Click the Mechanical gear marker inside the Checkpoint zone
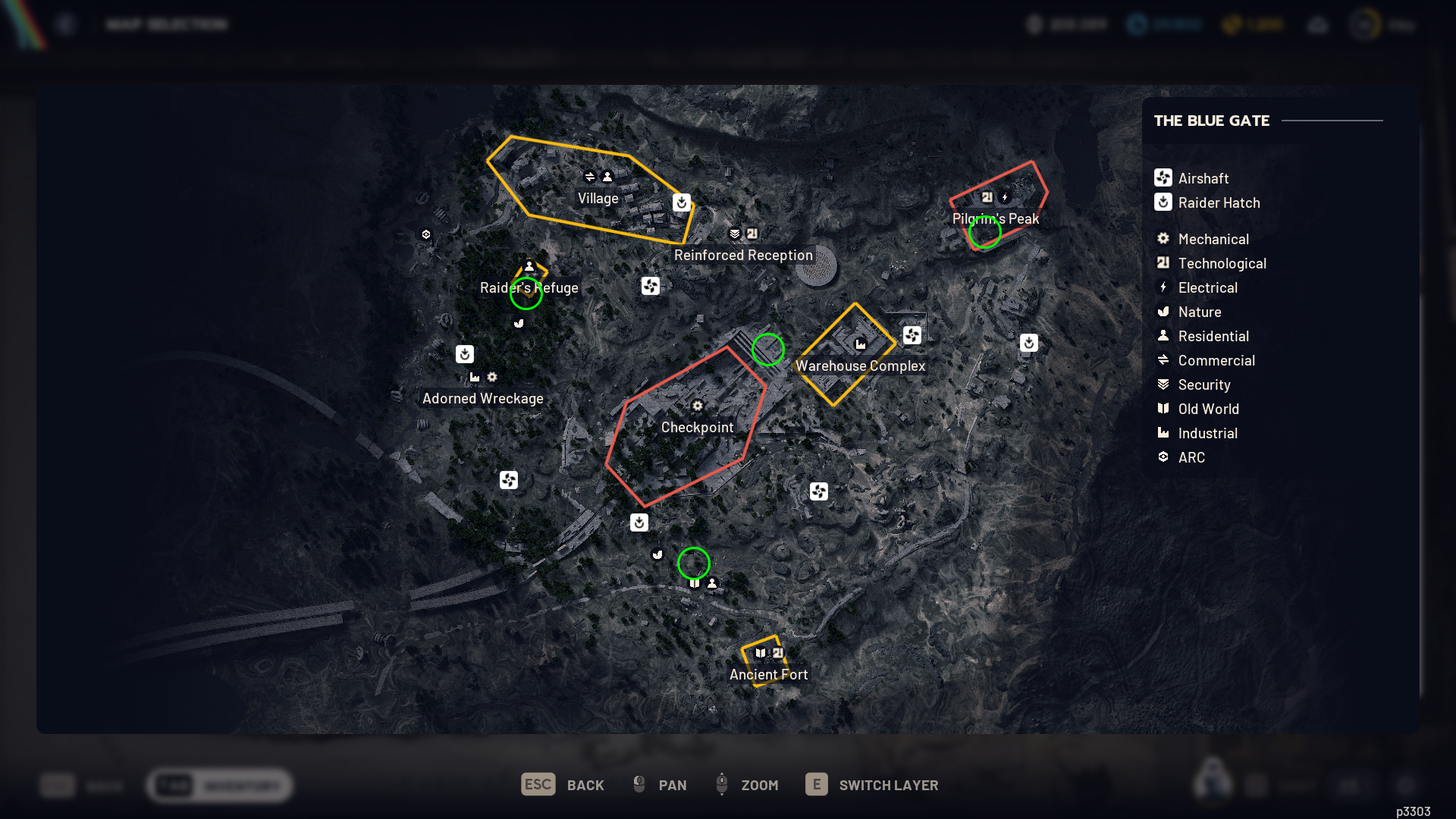The height and width of the screenshot is (819, 1456). point(698,406)
